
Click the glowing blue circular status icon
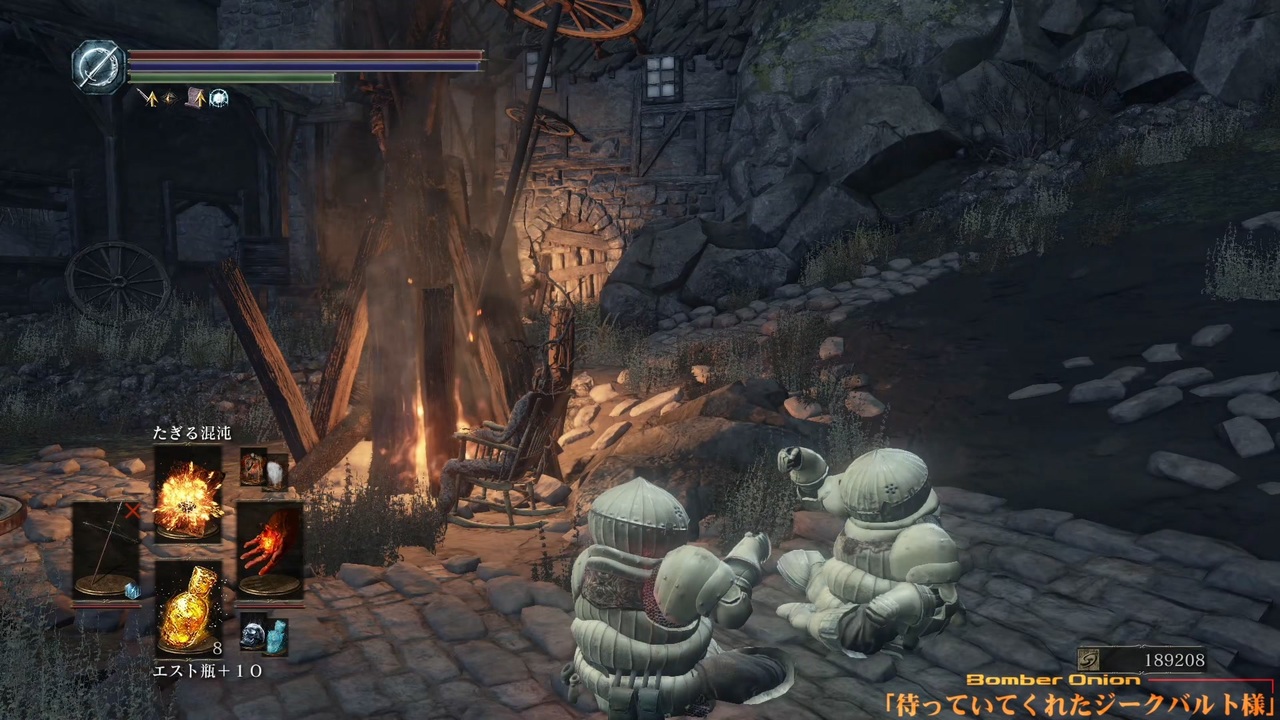click(x=218, y=98)
